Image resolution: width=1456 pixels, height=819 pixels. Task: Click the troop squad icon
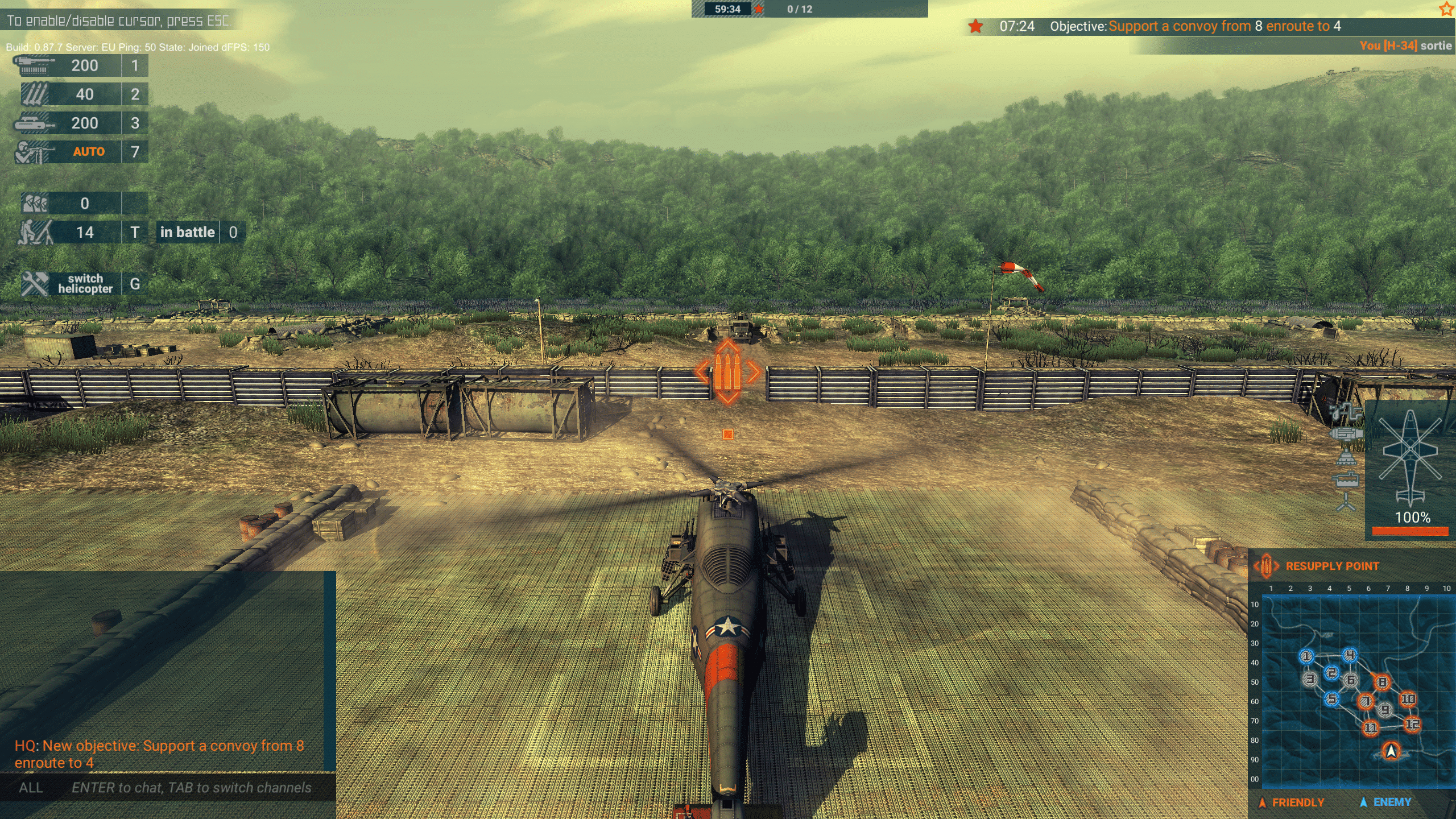pos(35,203)
